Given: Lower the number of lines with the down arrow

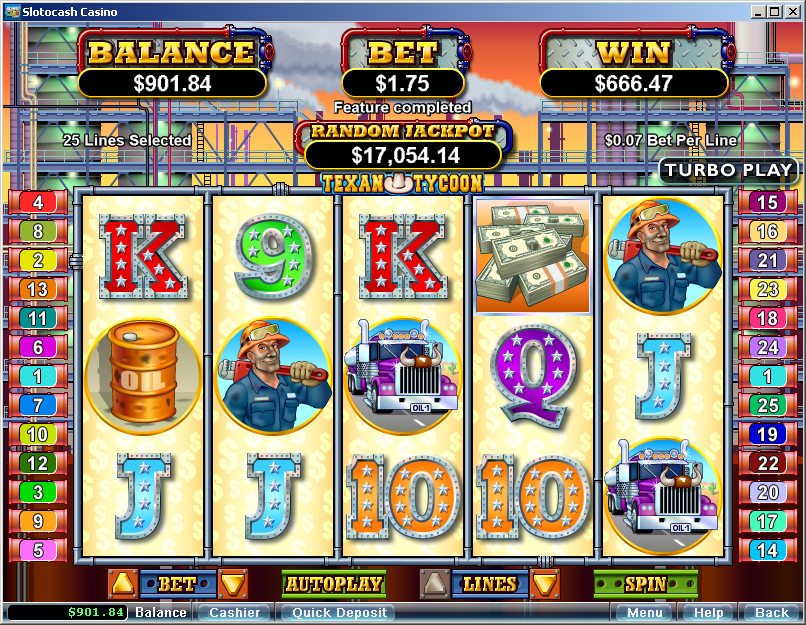Looking at the screenshot, I should (x=545, y=584).
